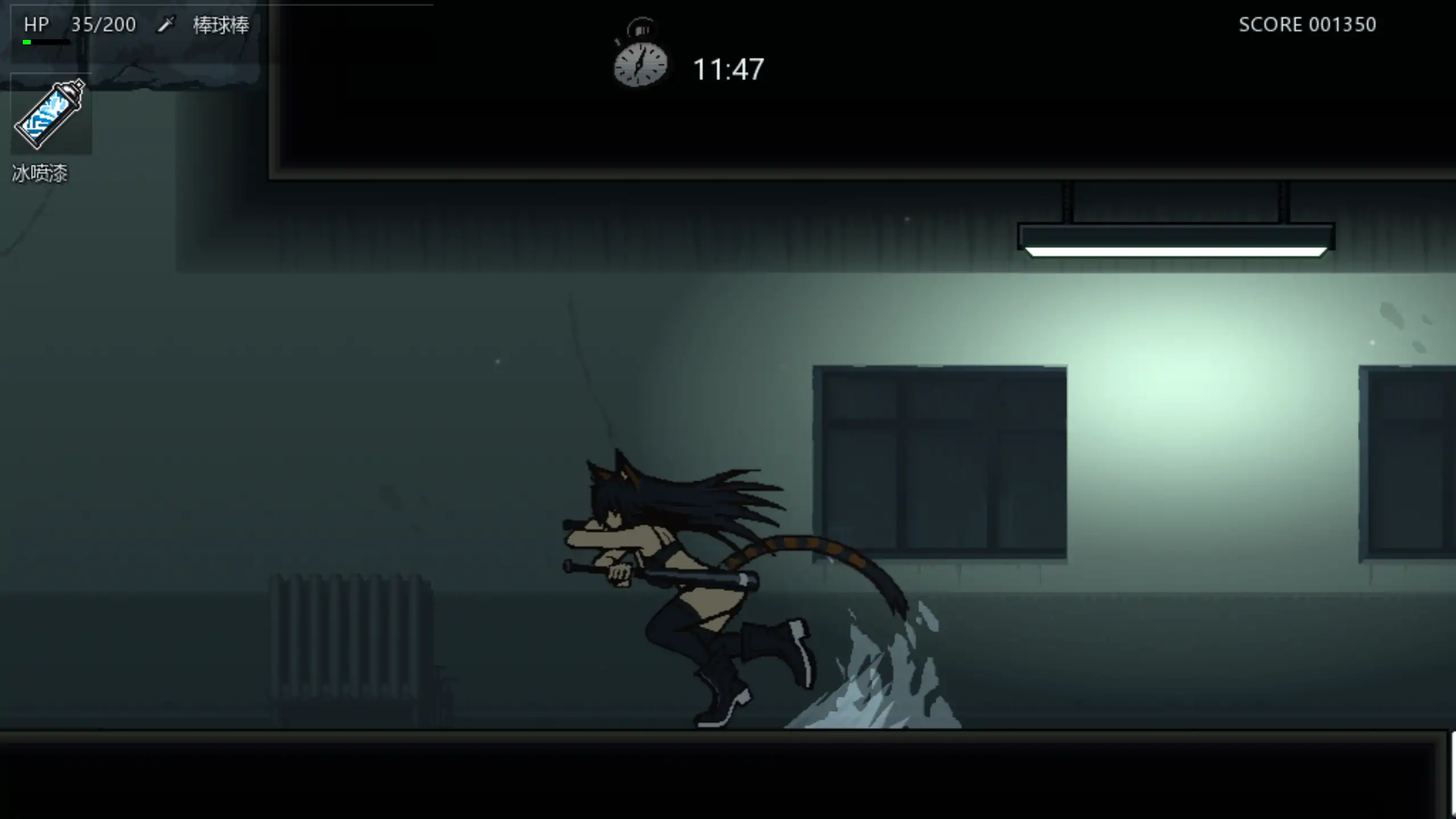Click the green HP bar segment

point(26,41)
